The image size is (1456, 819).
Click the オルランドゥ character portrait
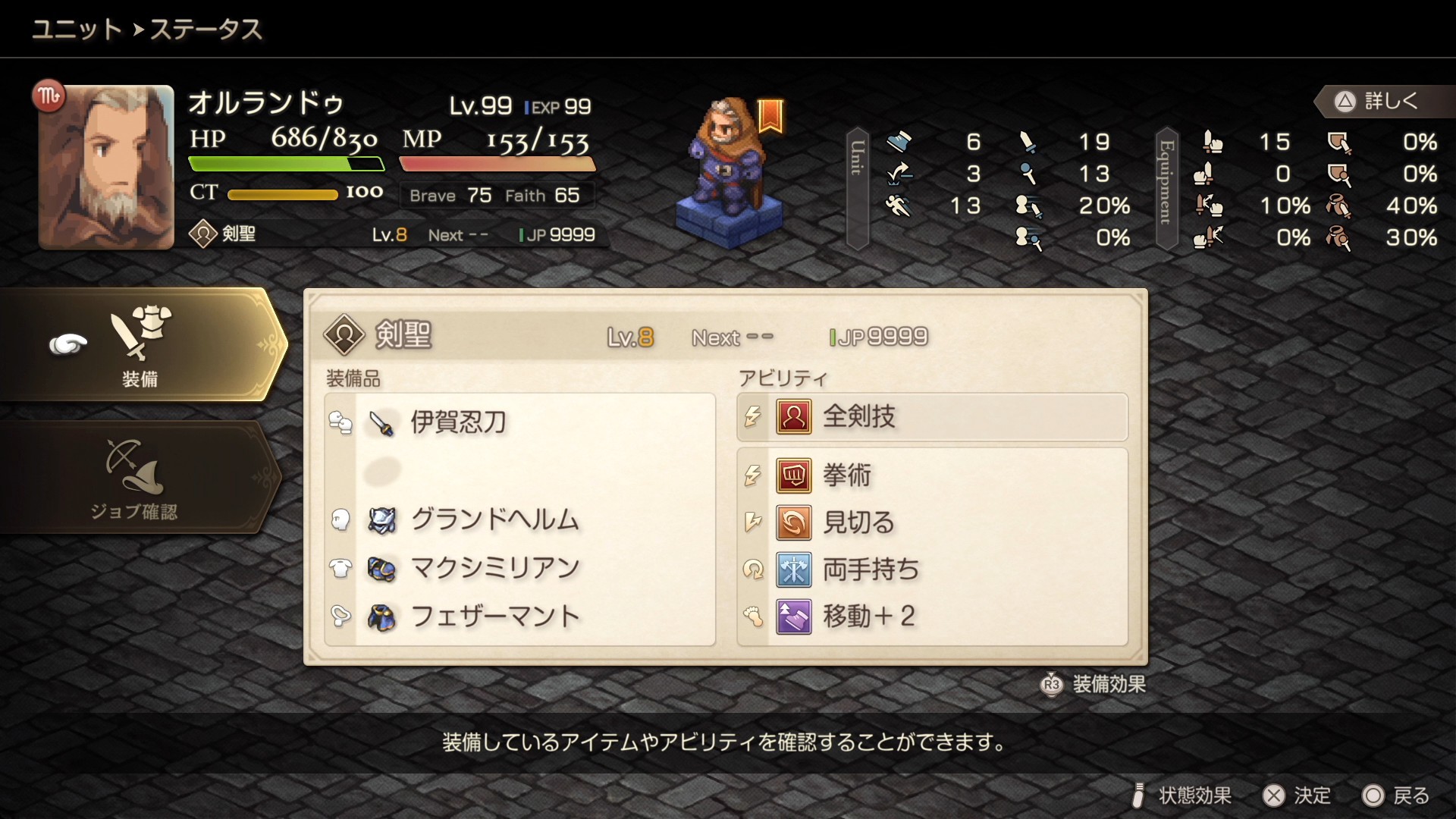[x=106, y=168]
